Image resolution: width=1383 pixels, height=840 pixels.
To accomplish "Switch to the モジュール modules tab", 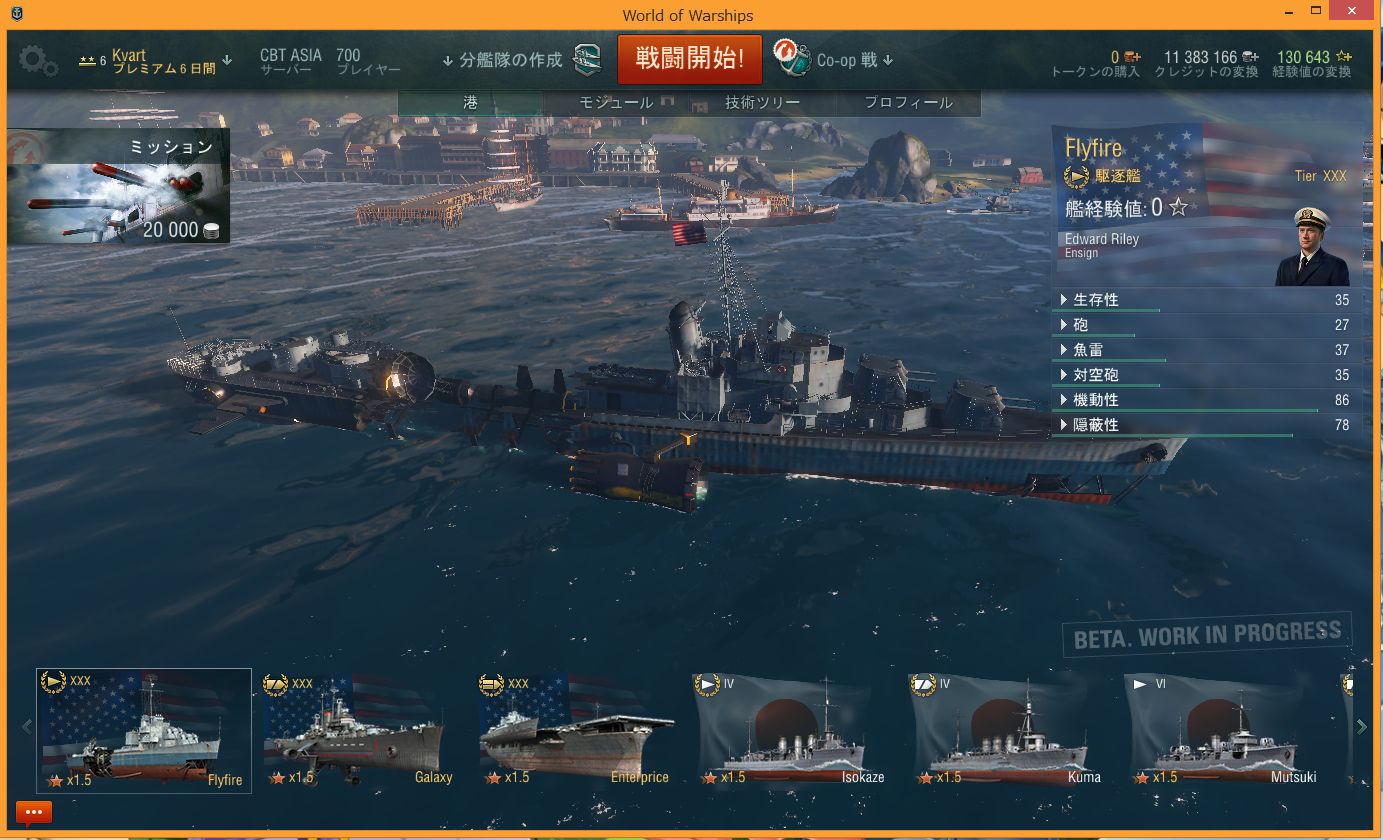I will click(x=616, y=103).
